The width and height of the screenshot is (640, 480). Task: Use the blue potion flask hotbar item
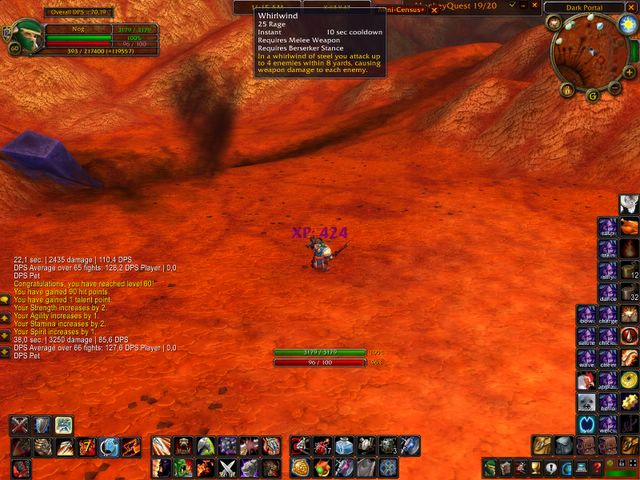[x=344, y=446]
